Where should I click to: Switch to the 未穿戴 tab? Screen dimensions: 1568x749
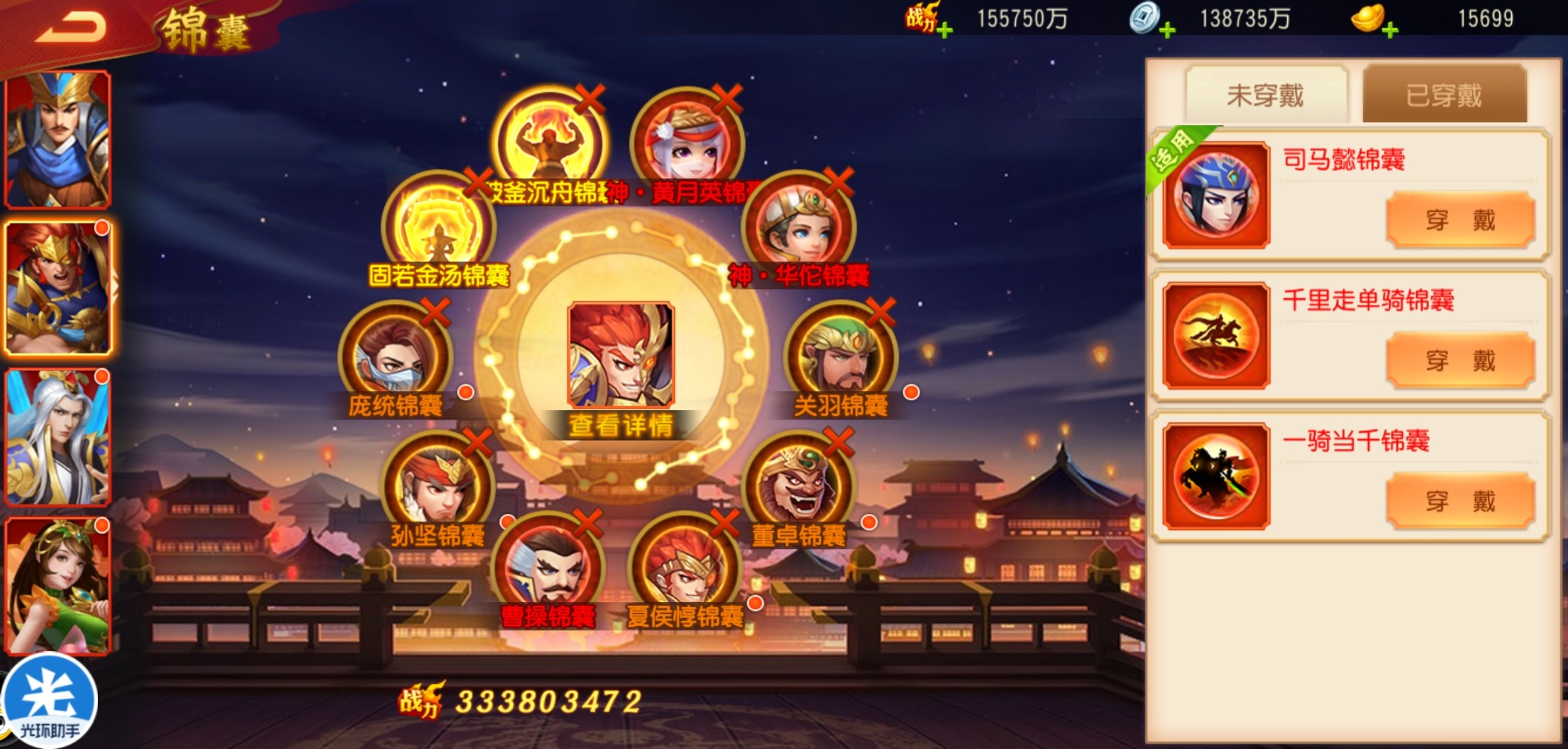1266,95
